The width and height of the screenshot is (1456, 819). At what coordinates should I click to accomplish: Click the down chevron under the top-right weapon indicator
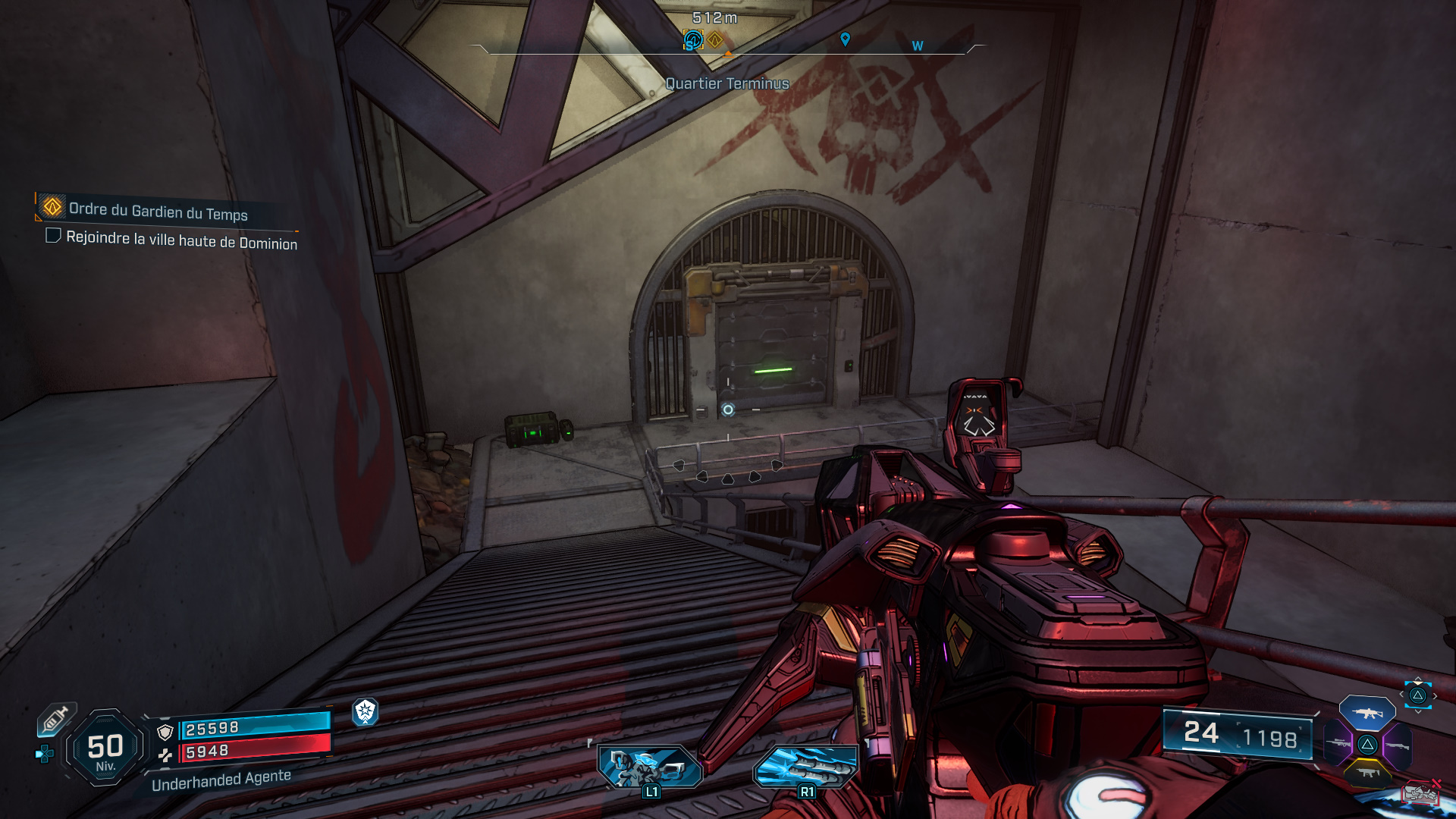[1417, 712]
